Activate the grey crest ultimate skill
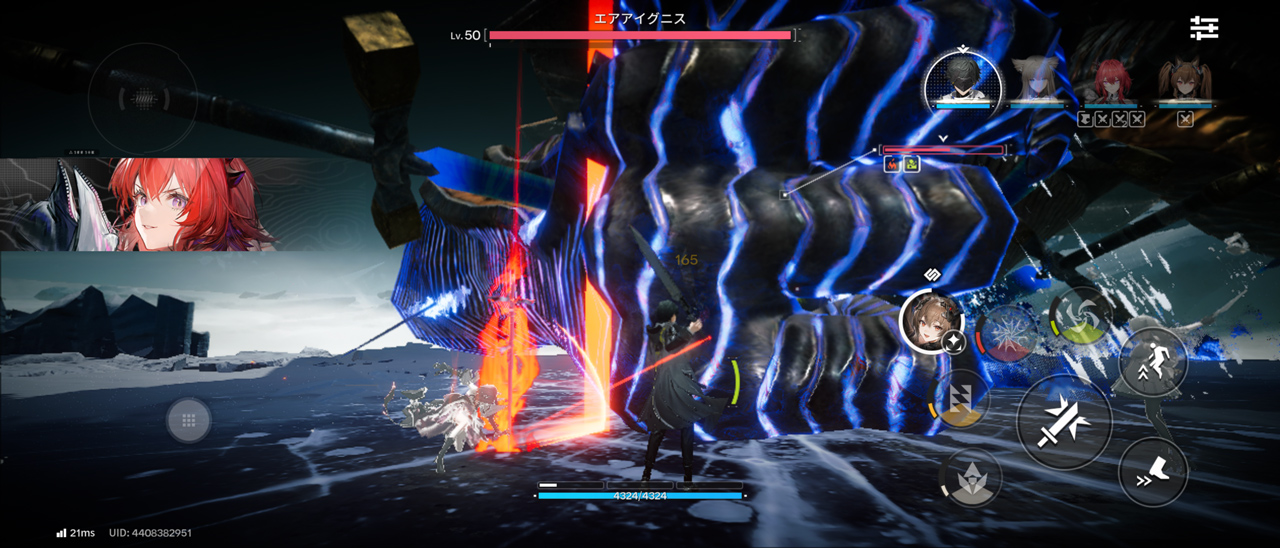 (970, 477)
